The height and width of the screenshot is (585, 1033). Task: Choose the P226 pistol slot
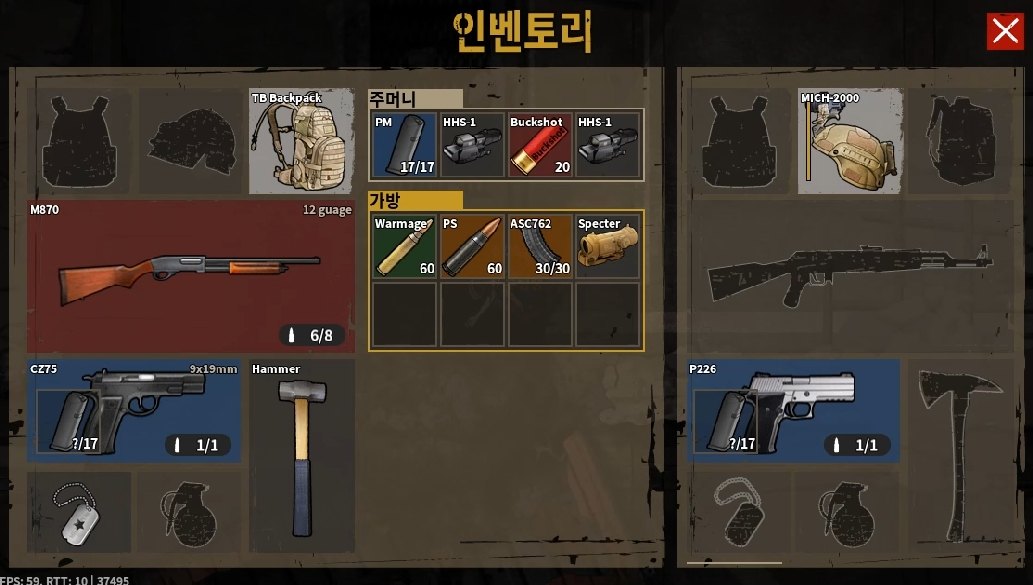pos(795,410)
